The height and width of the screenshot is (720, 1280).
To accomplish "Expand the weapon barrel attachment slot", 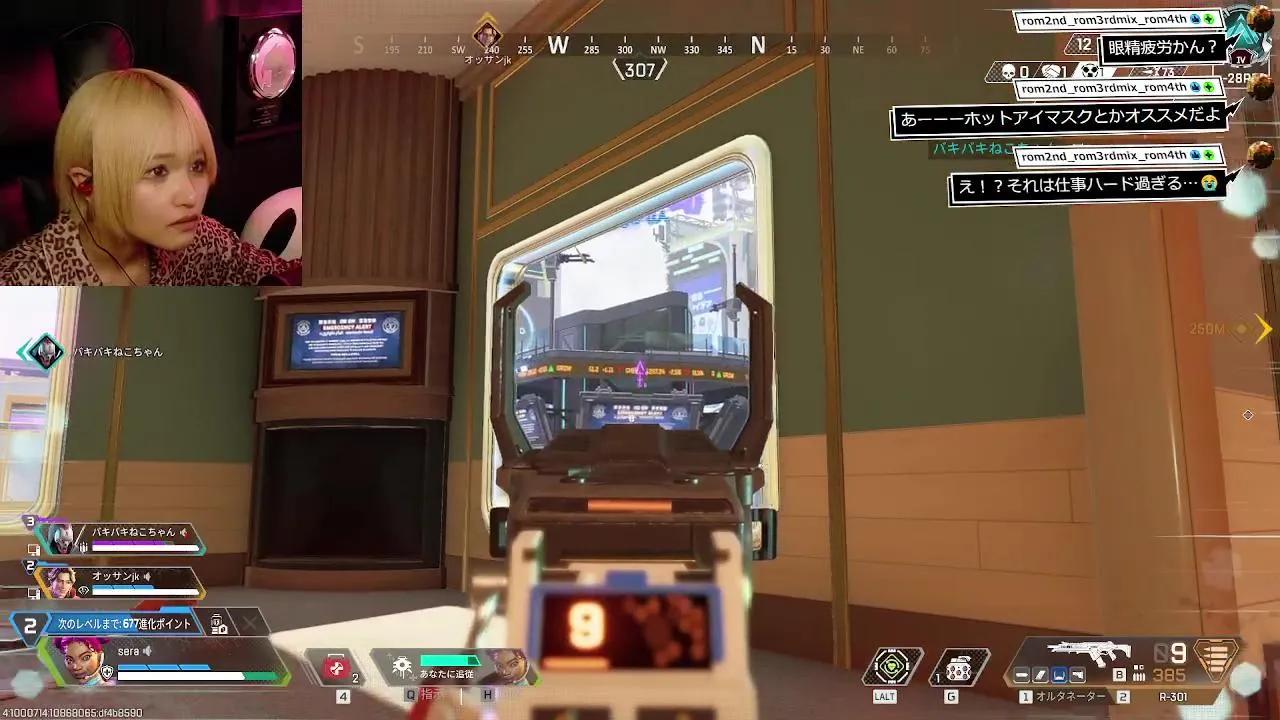I will click(x=1021, y=674).
